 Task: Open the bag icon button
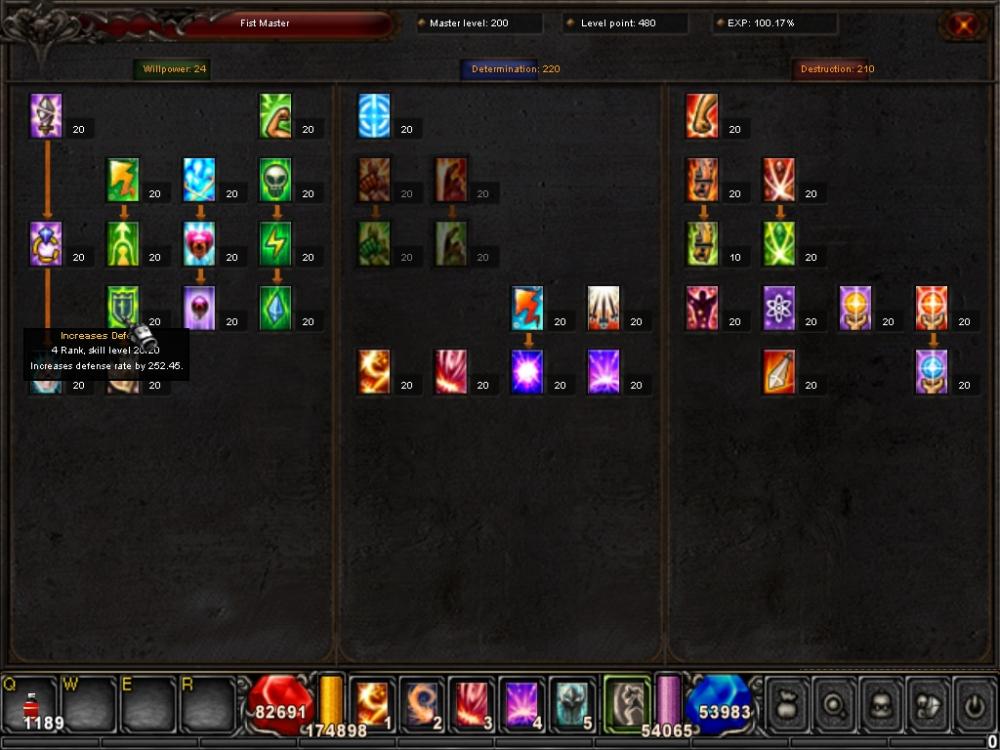tap(786, 703)
